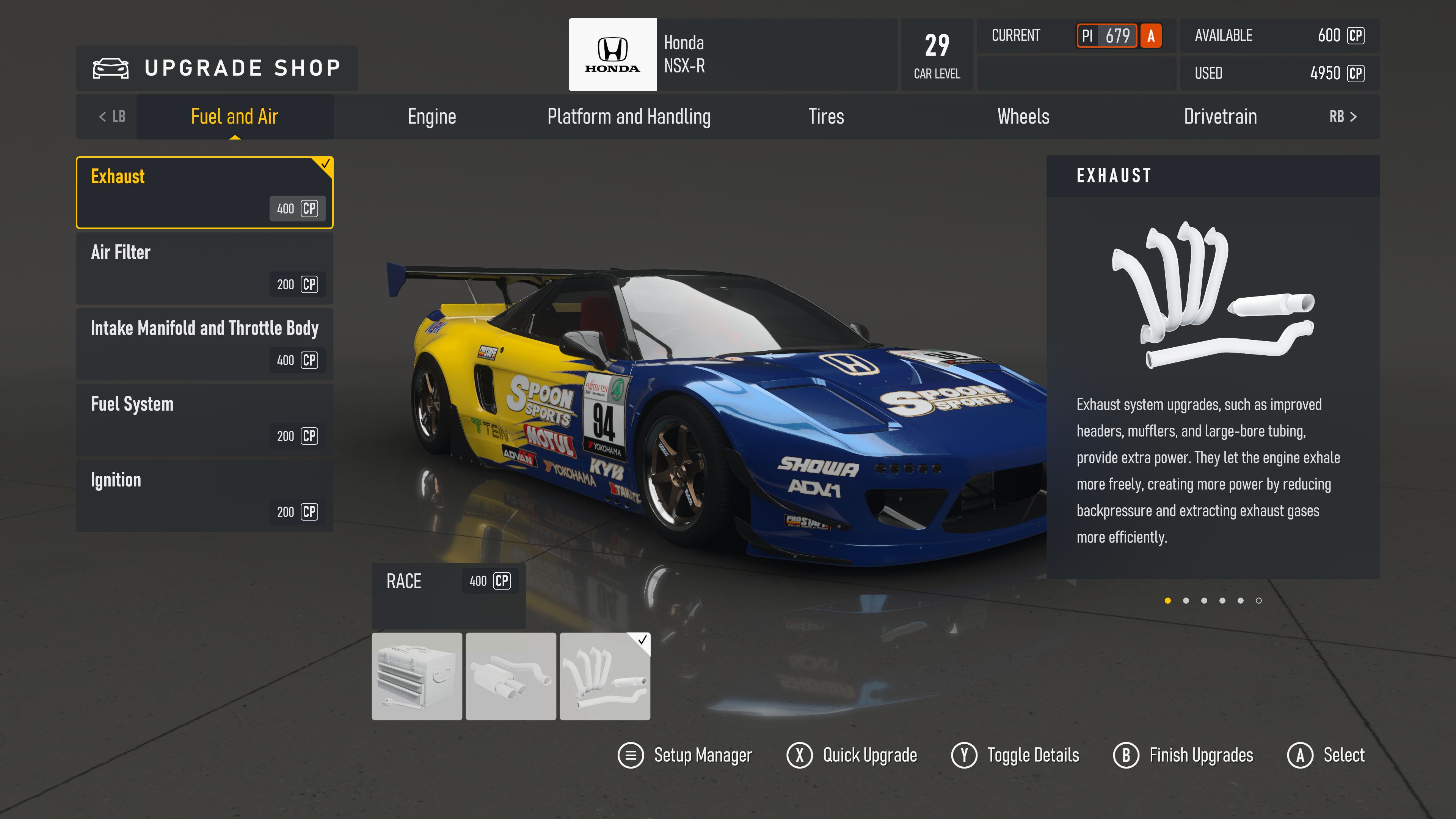The width and height of the screenshot is (1456, 819).
Task: Finish Upgrades and exit shop
Action: point(1183,755)
